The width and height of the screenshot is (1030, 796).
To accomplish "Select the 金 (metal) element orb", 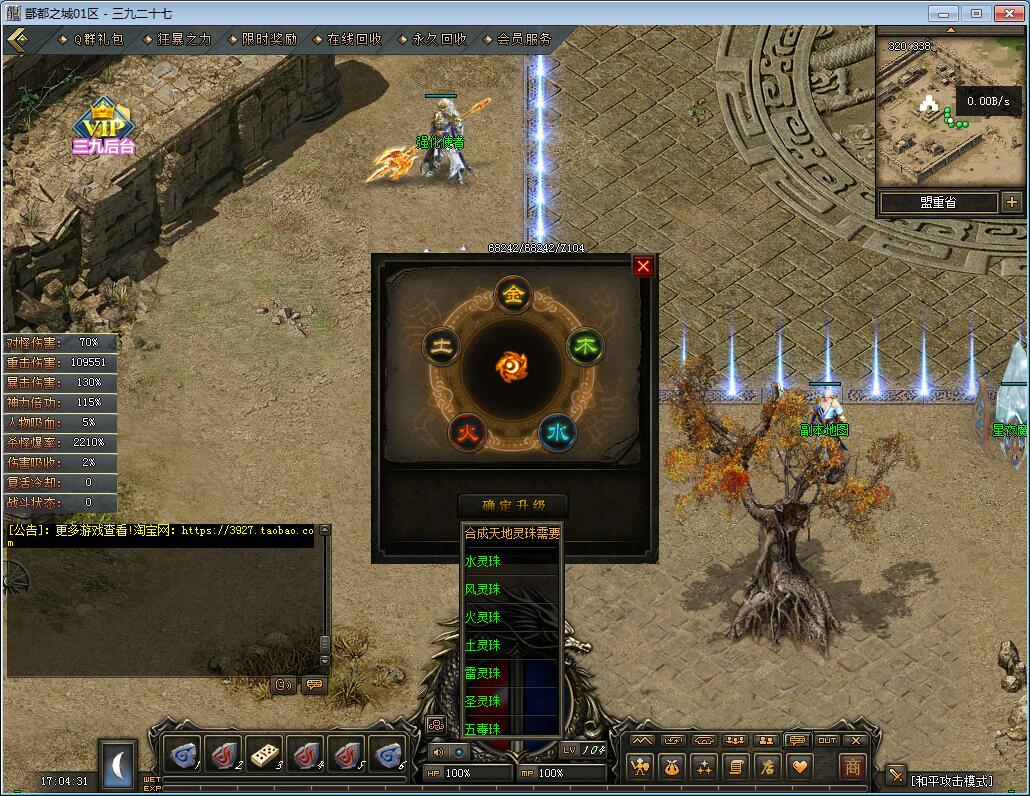I will click(x=513, y=294).
